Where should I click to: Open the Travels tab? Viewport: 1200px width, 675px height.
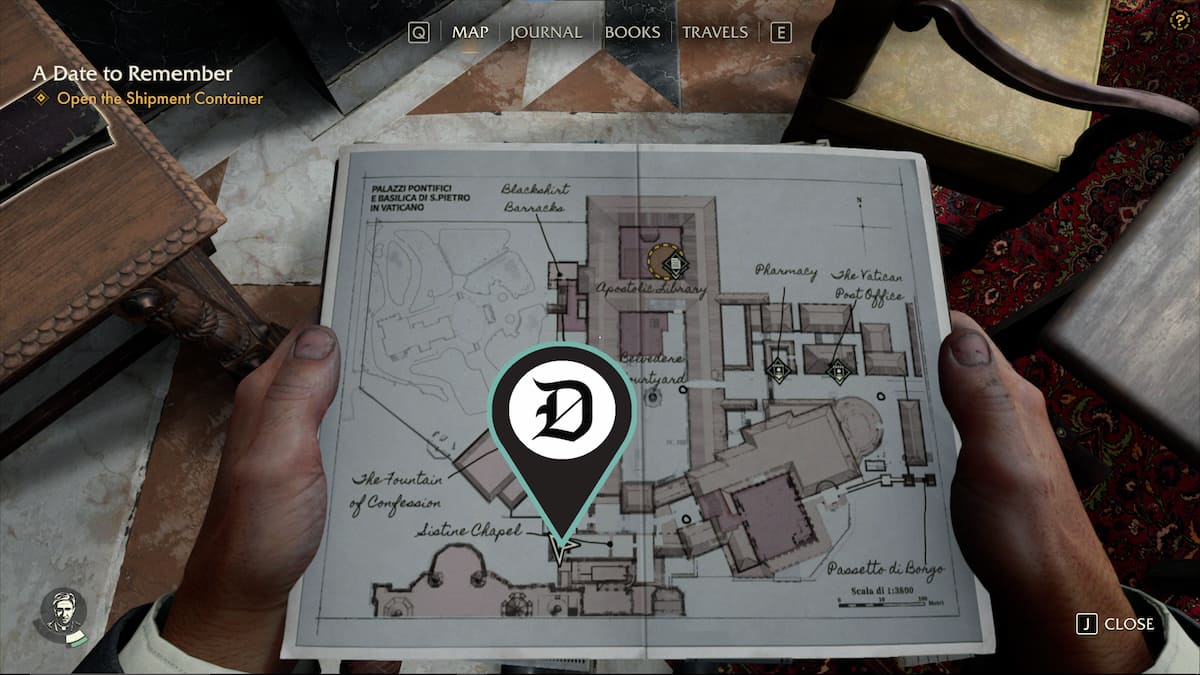tap(715, 32)
